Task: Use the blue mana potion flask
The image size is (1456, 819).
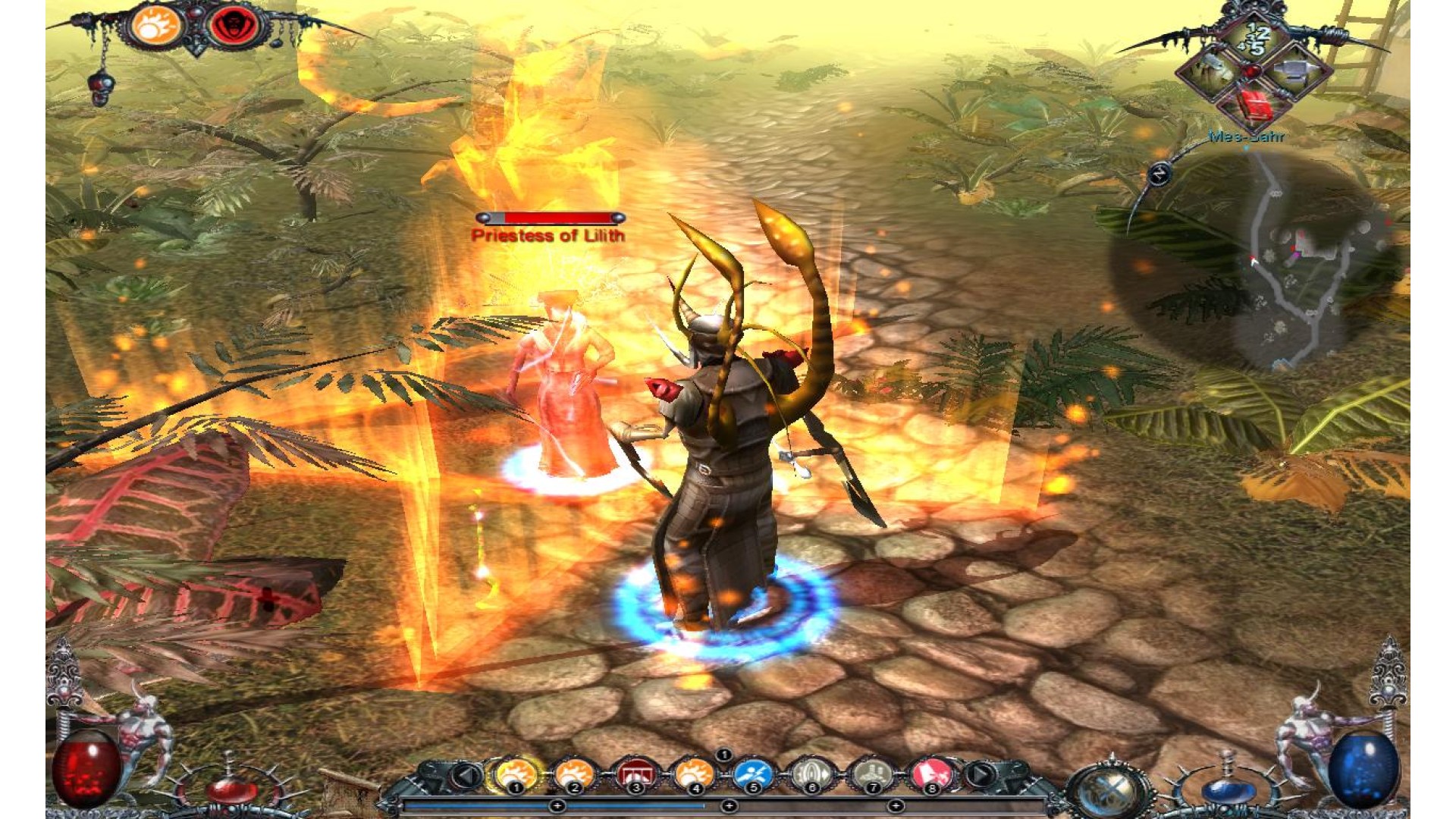Action: pyautogui.click(x=1227, y=789)
